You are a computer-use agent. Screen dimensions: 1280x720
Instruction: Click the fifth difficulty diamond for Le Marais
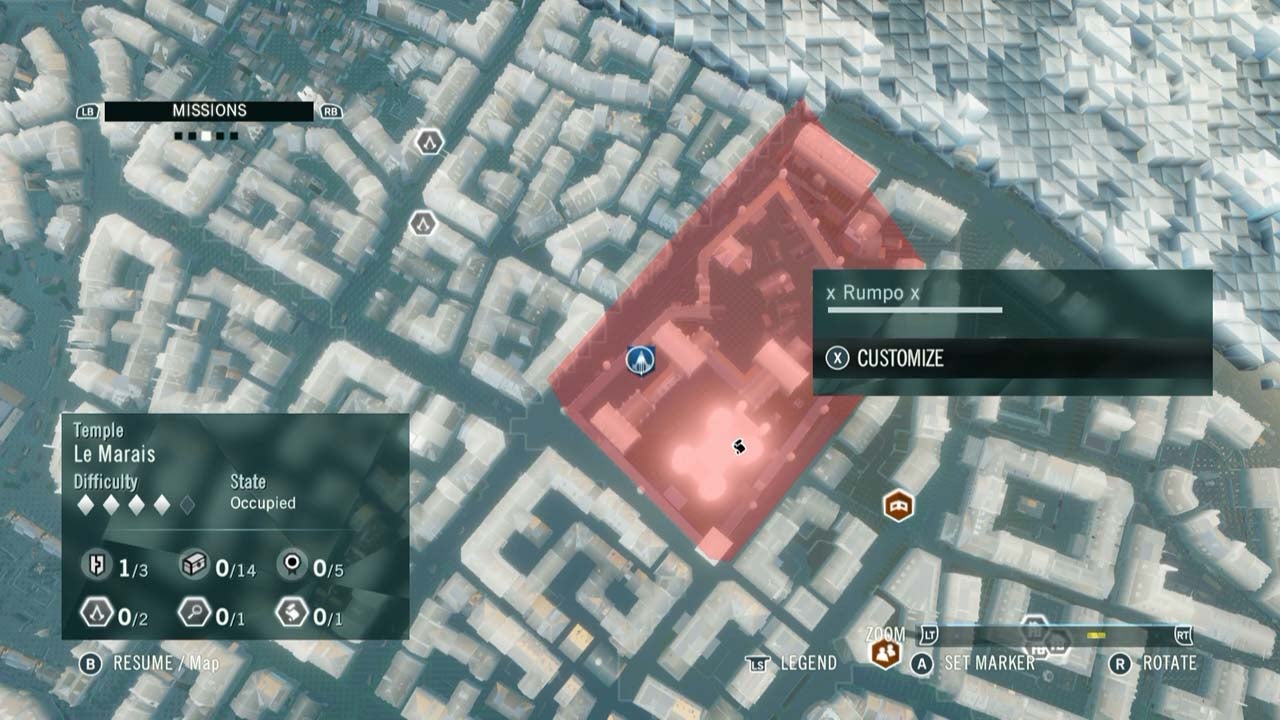click(188, 504)
